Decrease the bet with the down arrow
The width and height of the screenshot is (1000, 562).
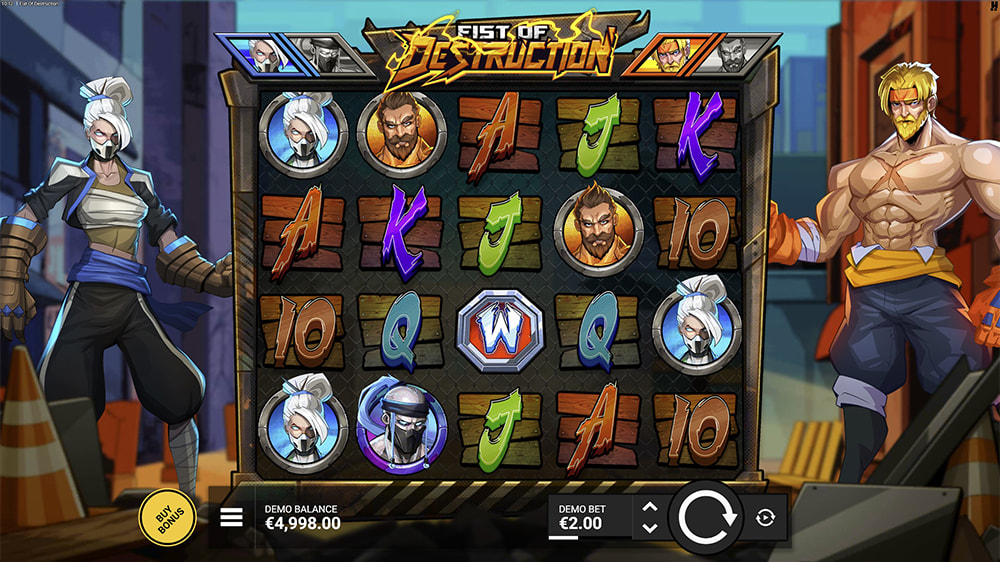pos(650,528)
